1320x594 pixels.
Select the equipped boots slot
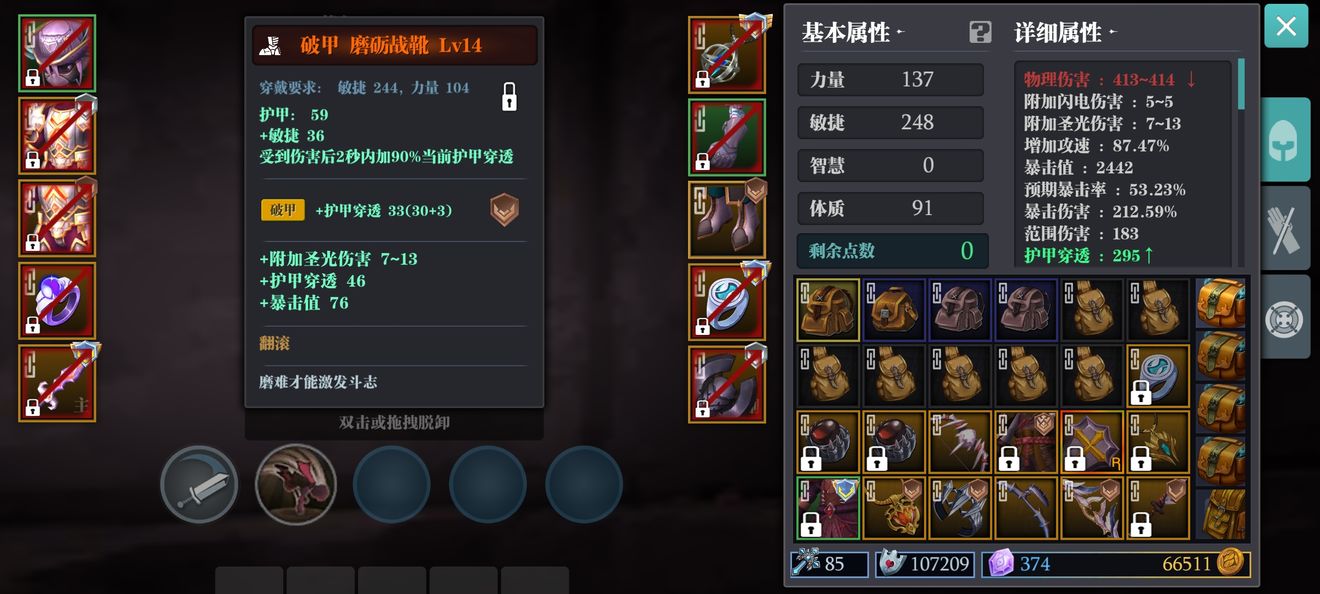(x=727, y=219)
